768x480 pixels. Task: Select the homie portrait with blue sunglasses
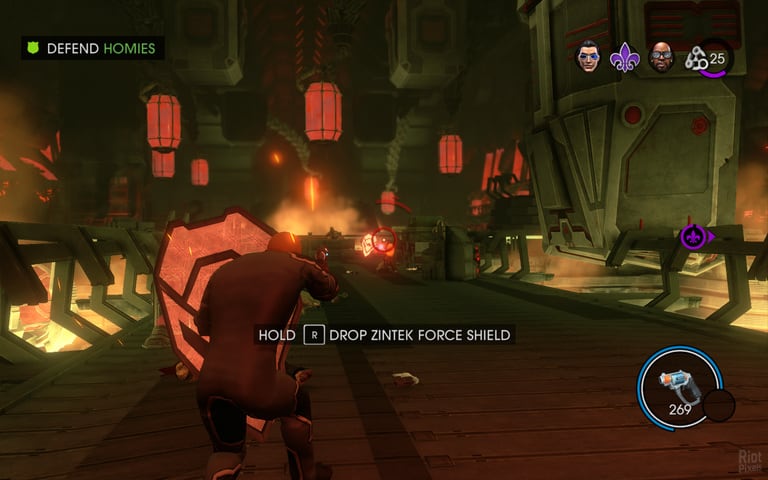[589, 56]
